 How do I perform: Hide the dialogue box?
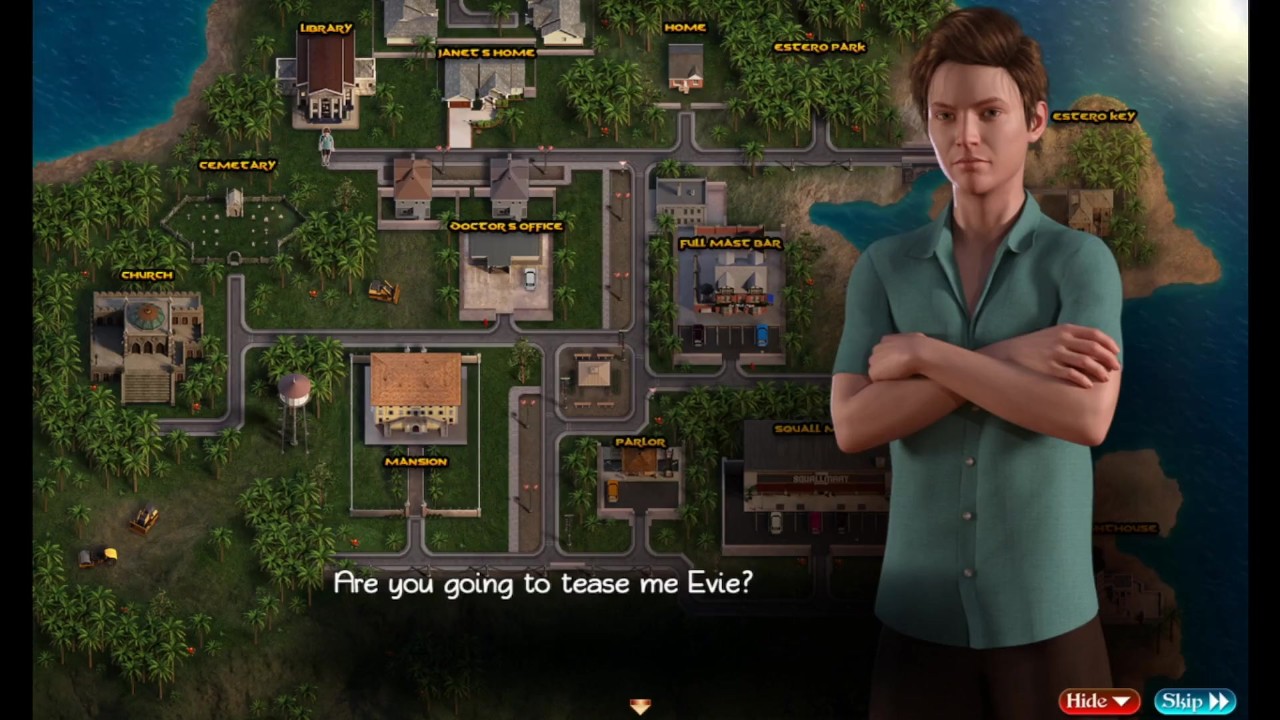(1098, 701)
